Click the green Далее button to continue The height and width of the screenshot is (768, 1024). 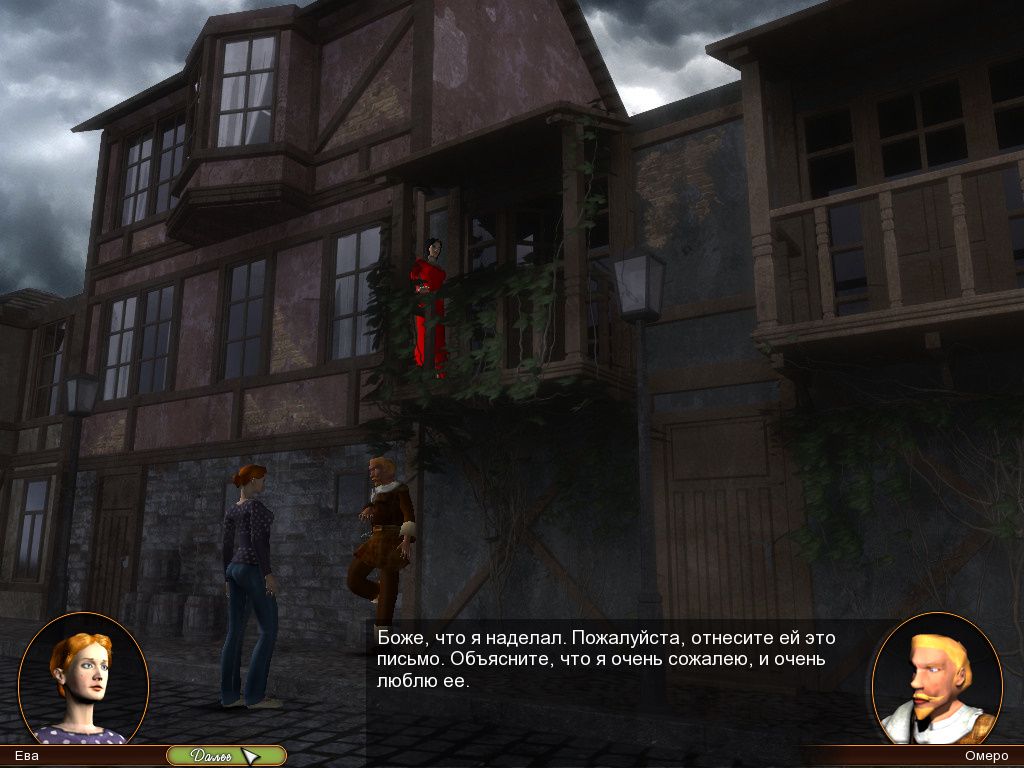tap(222, 756)
